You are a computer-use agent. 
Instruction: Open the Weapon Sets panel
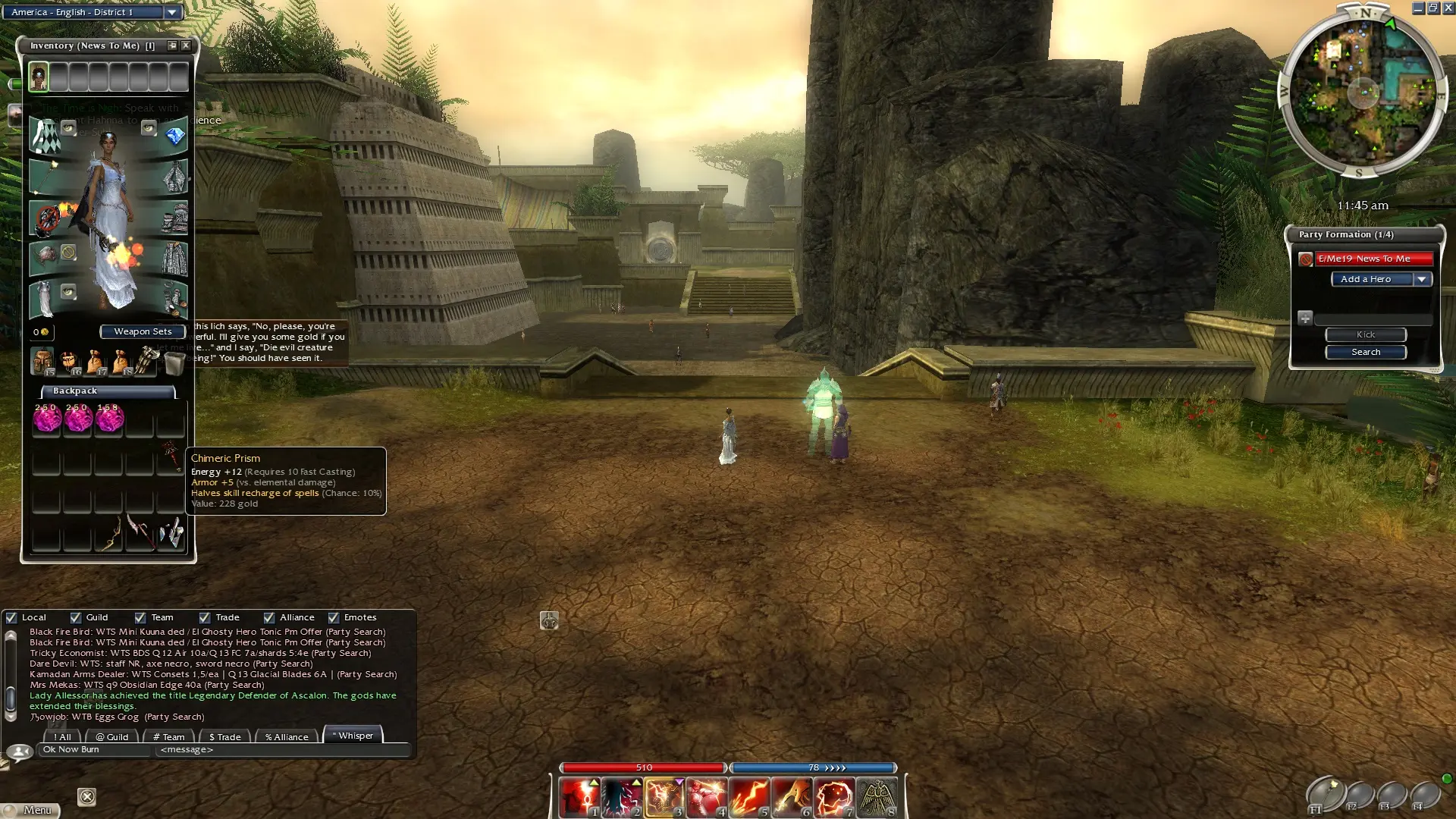tap(143, 331)
